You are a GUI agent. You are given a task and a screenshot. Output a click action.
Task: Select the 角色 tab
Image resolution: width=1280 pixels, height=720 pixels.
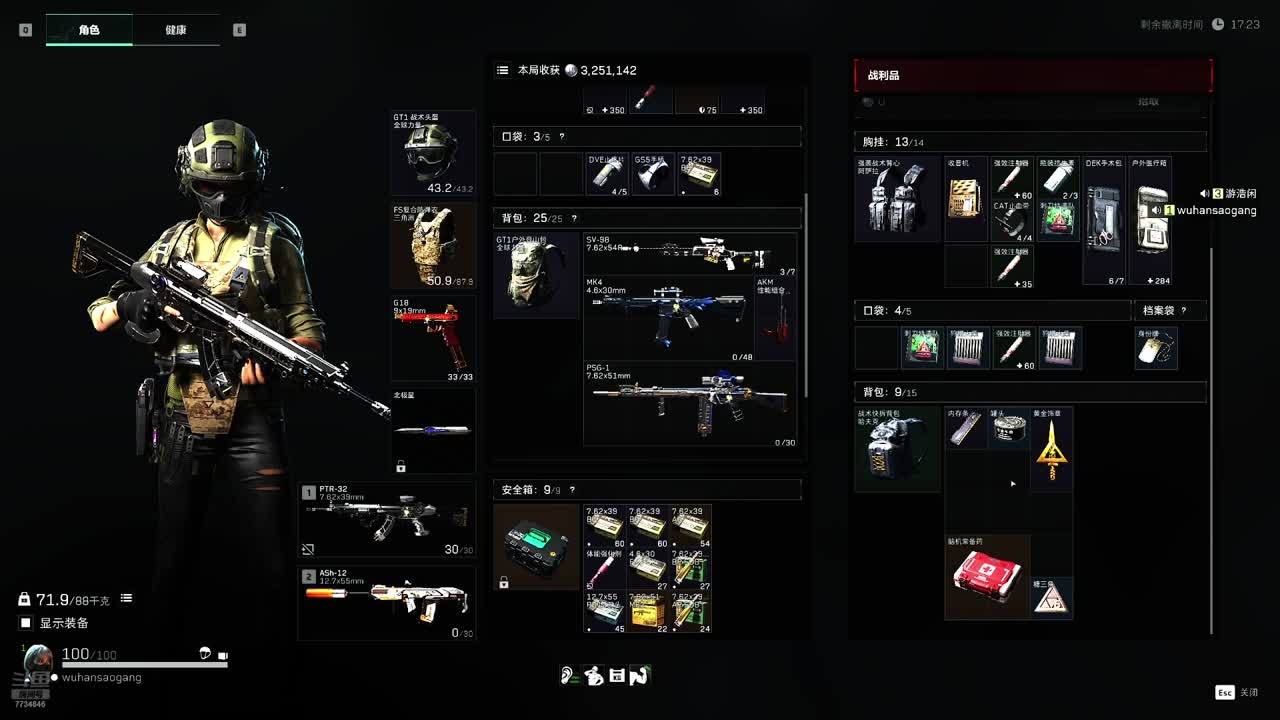click(x=89, y=30)
